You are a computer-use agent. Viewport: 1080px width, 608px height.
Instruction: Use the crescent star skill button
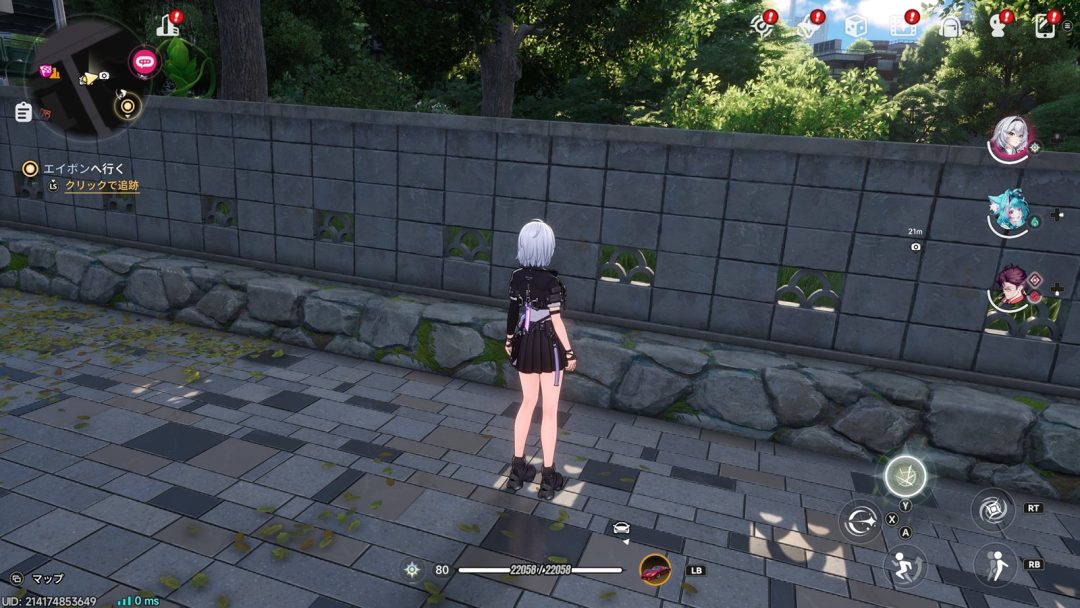tap(860, 521)
